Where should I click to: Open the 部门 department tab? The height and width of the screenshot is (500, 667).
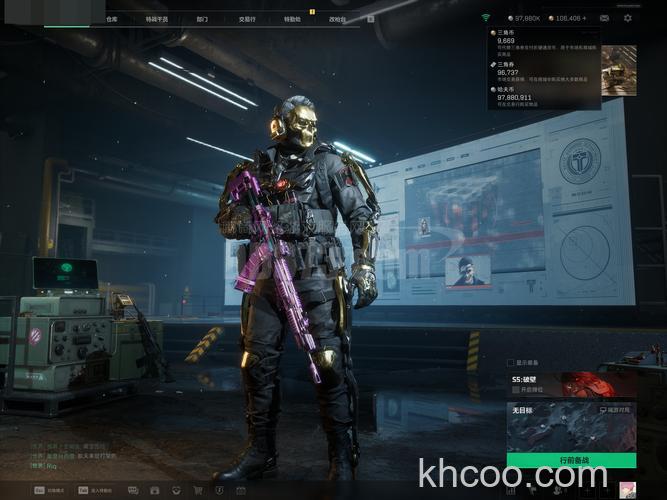[x=202, y=19]
